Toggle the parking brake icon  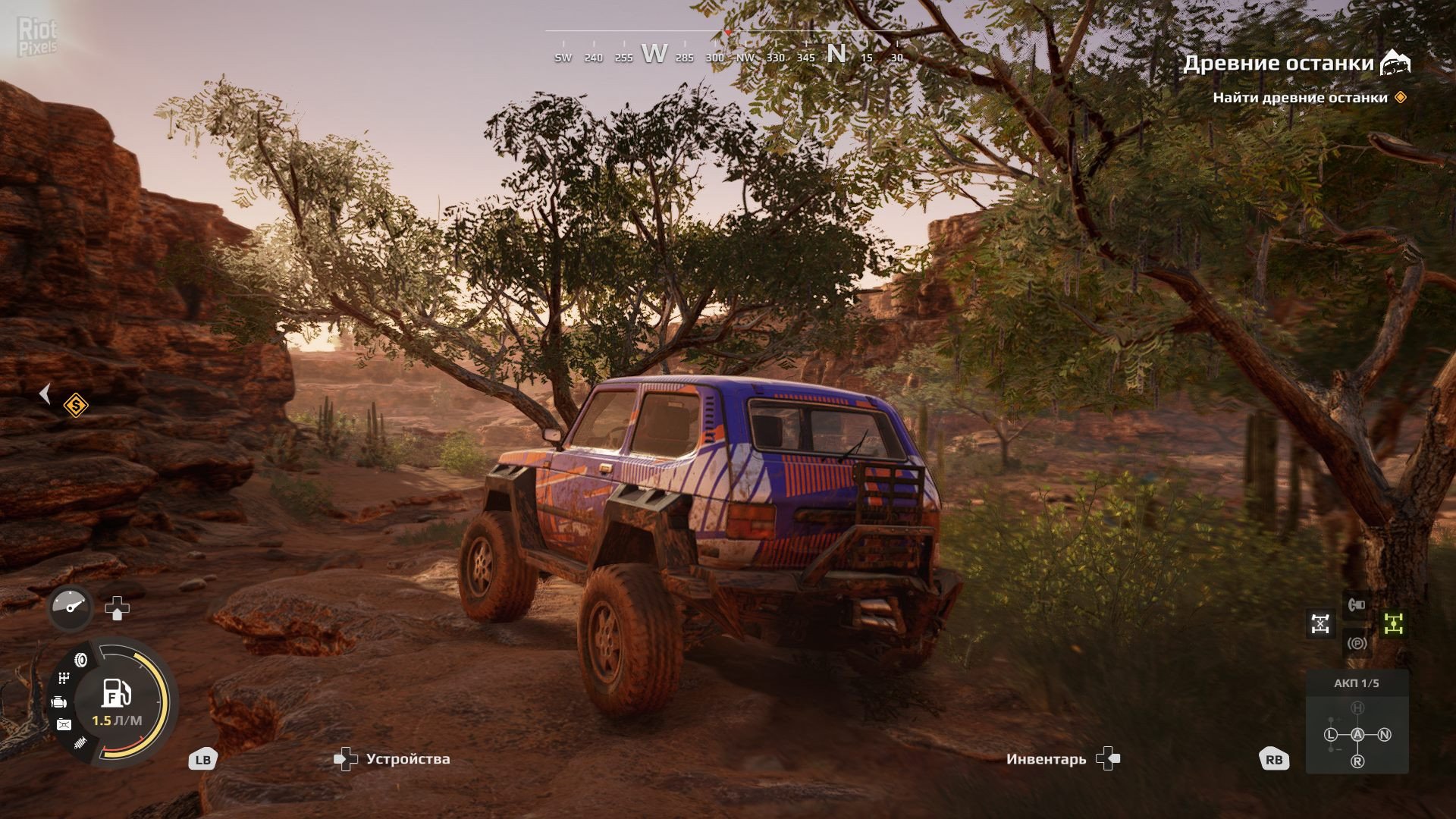1357,644
